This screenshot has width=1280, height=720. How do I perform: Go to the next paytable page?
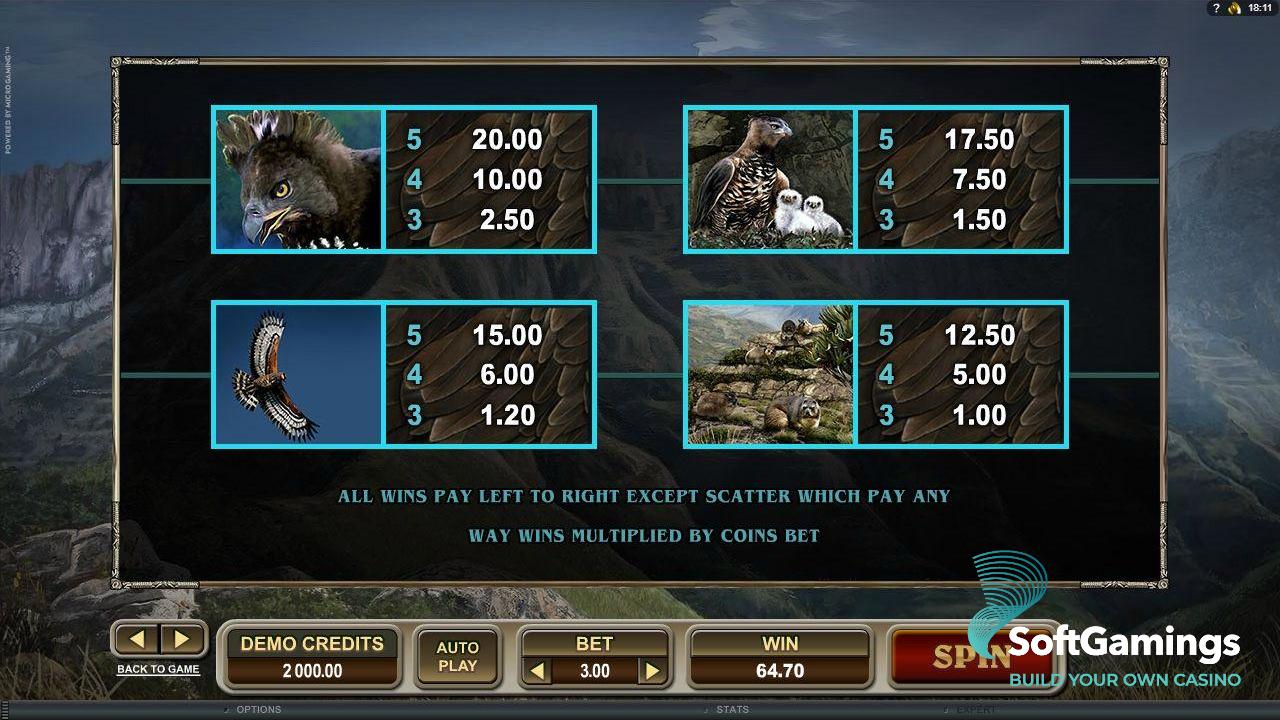pyautogui.click(x=181, y=639)
